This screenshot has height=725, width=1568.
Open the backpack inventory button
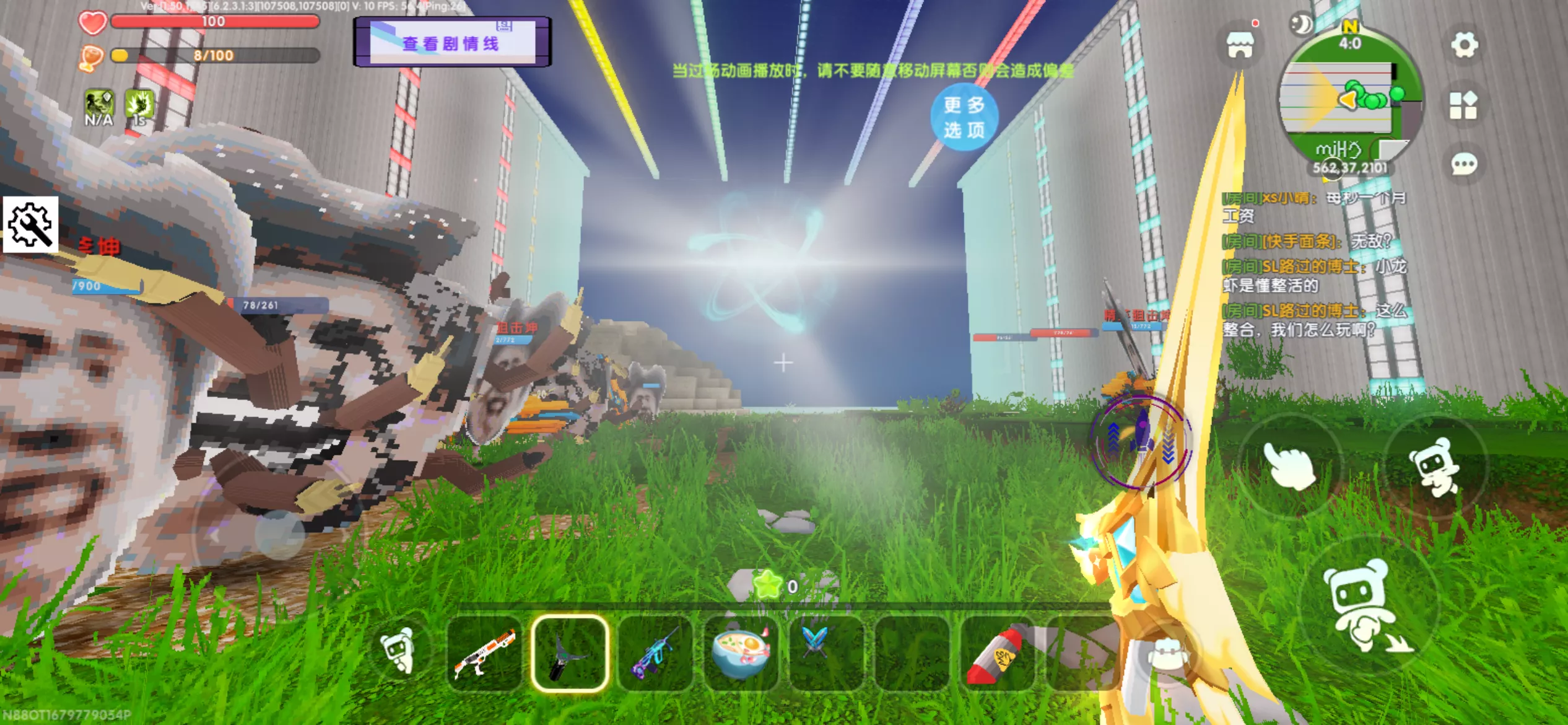click(x=1167, y=655)
